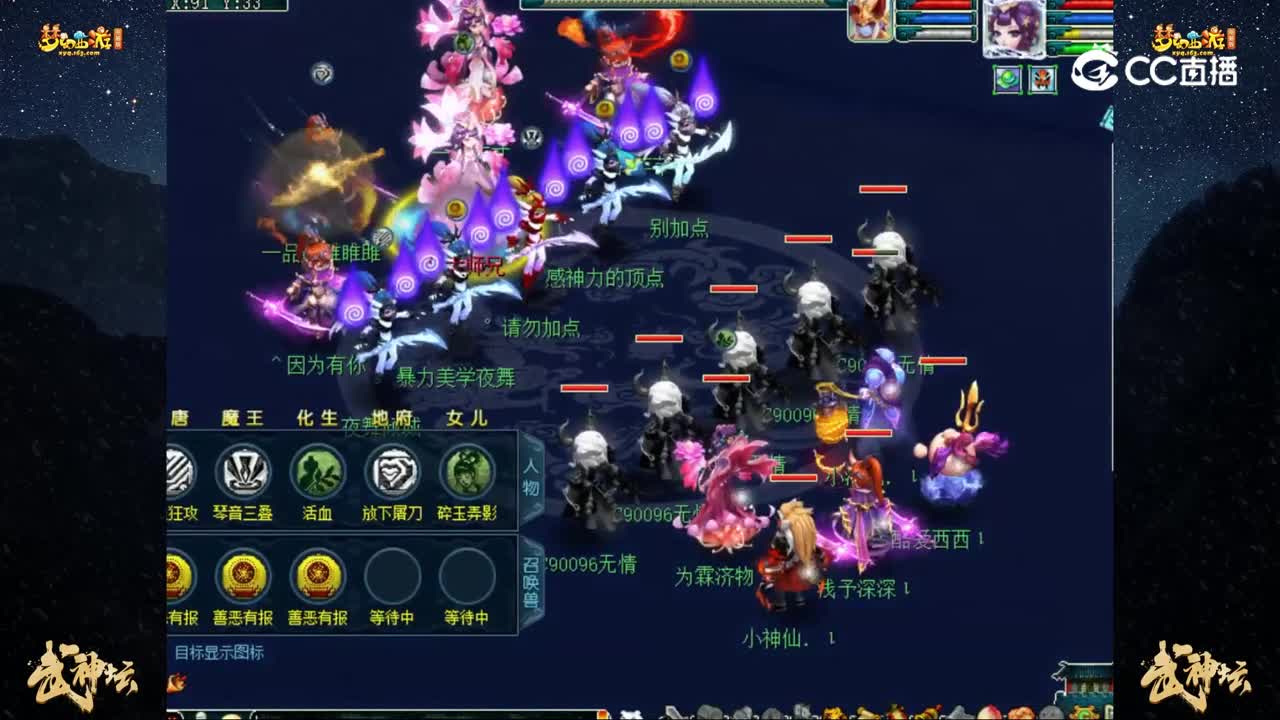Cast the 活血 healing skill

tap(316, 470)
